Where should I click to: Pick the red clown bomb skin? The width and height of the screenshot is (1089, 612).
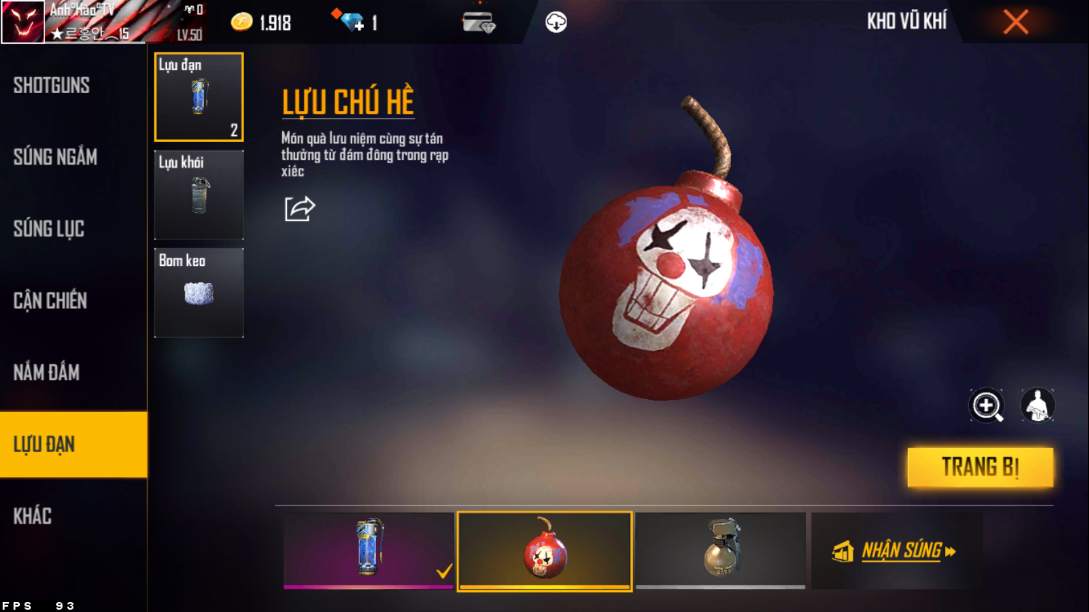coord(545,550)
